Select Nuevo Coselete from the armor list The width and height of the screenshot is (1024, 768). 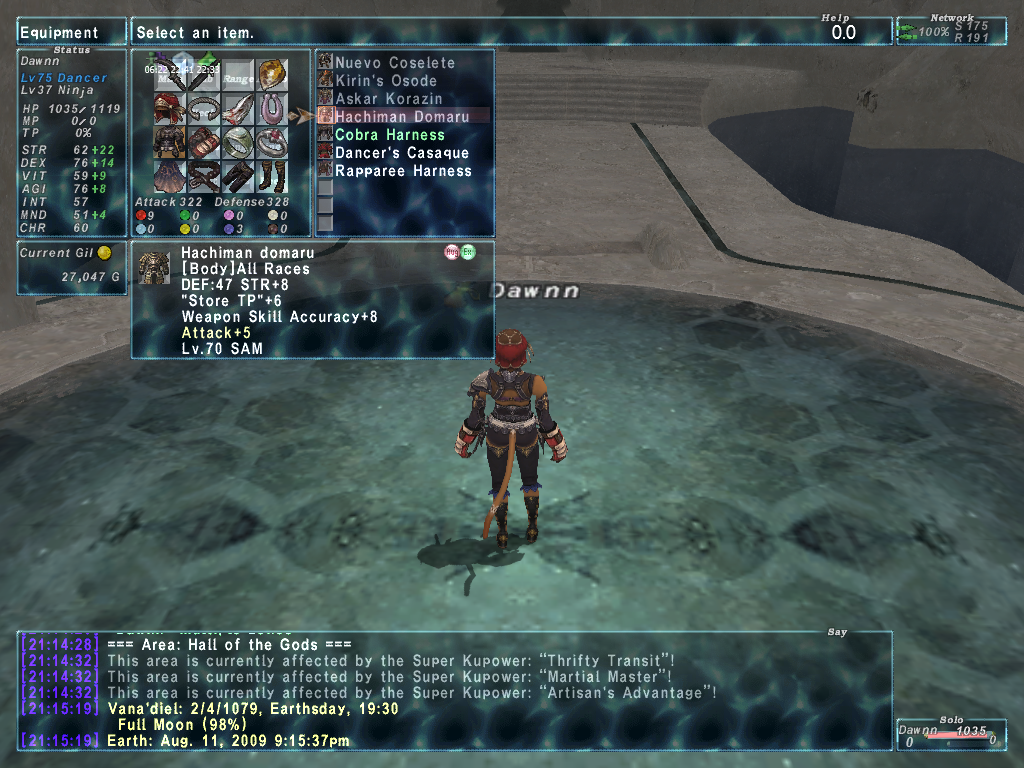(394, 63)
